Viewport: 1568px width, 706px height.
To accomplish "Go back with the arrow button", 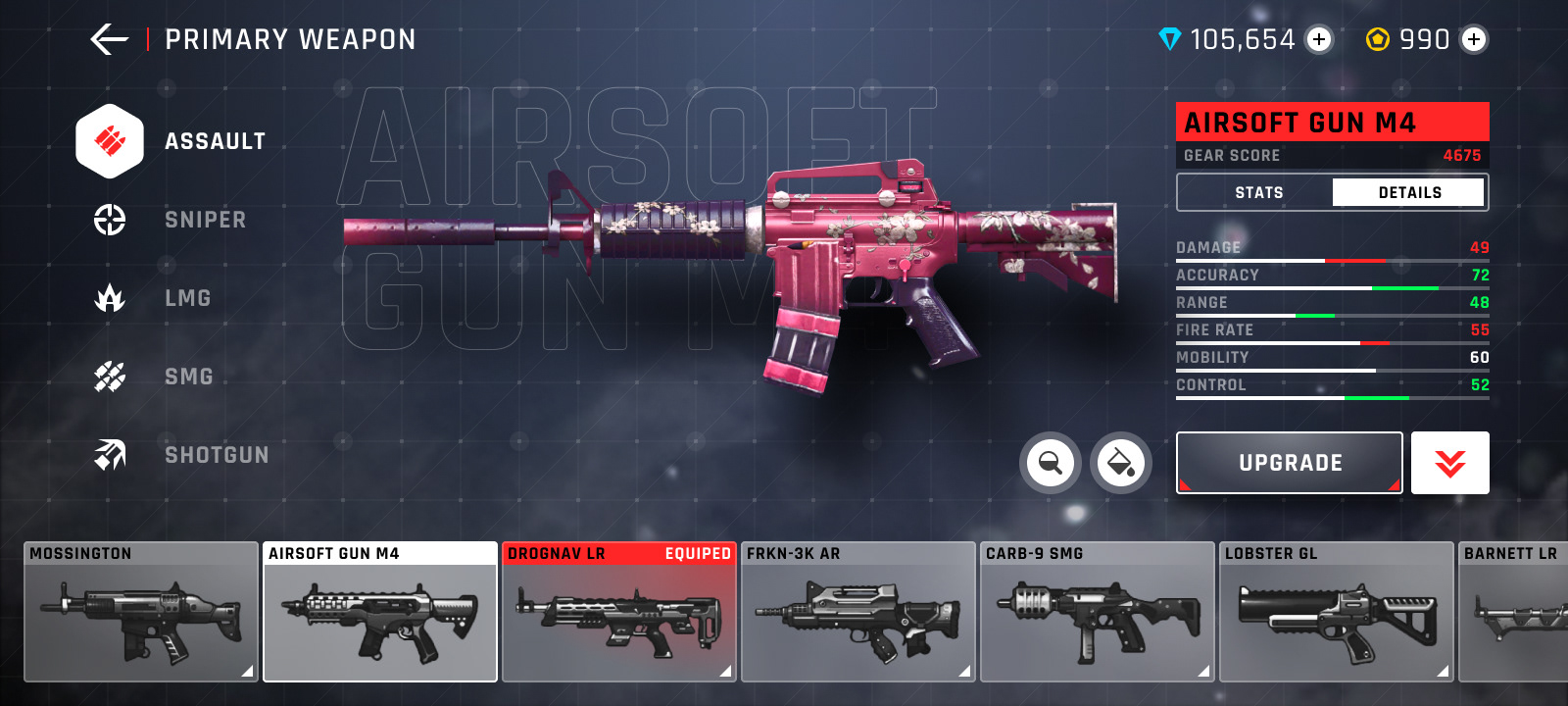I will coord(109,39).
